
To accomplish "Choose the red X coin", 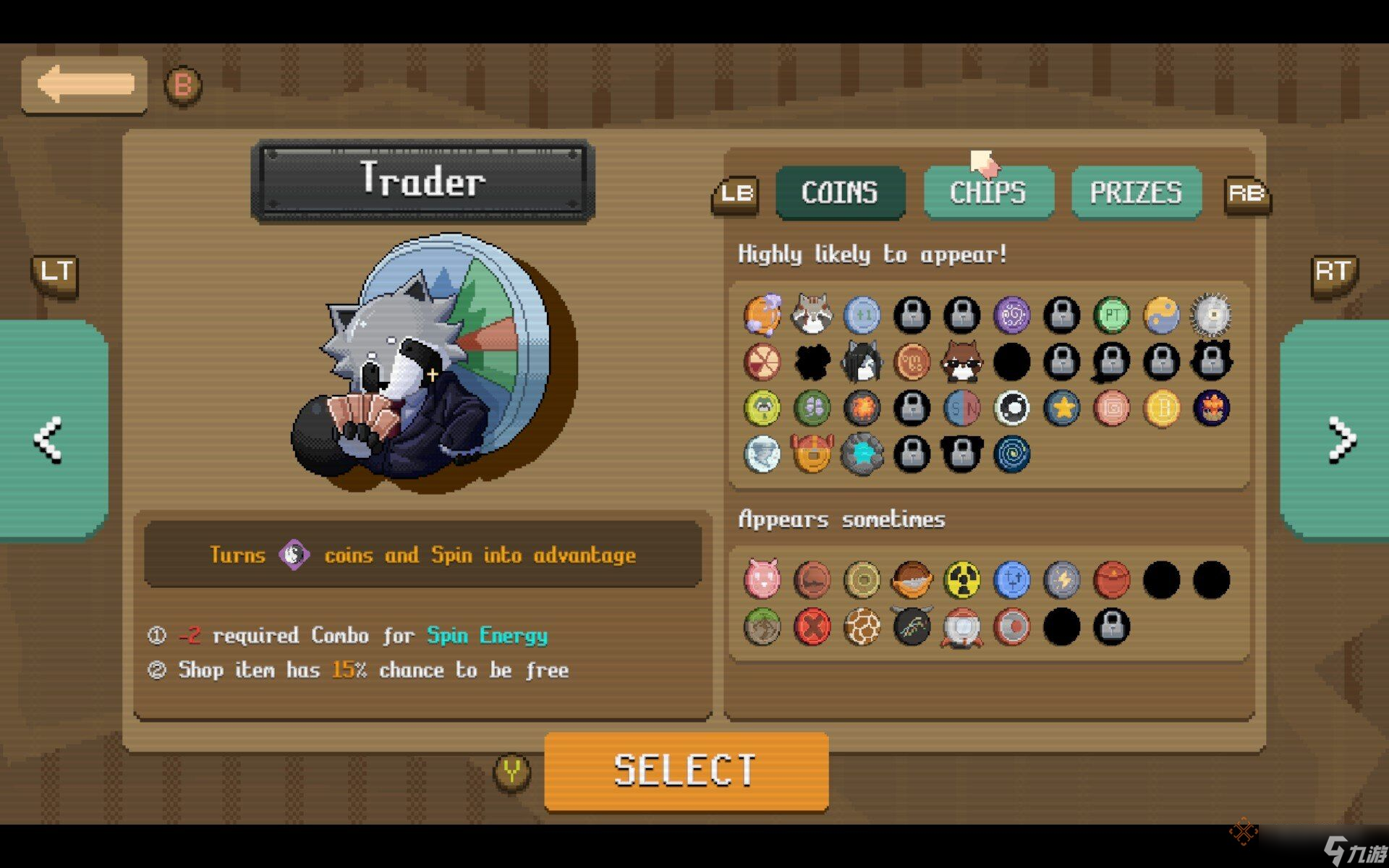I will (812, 626).
